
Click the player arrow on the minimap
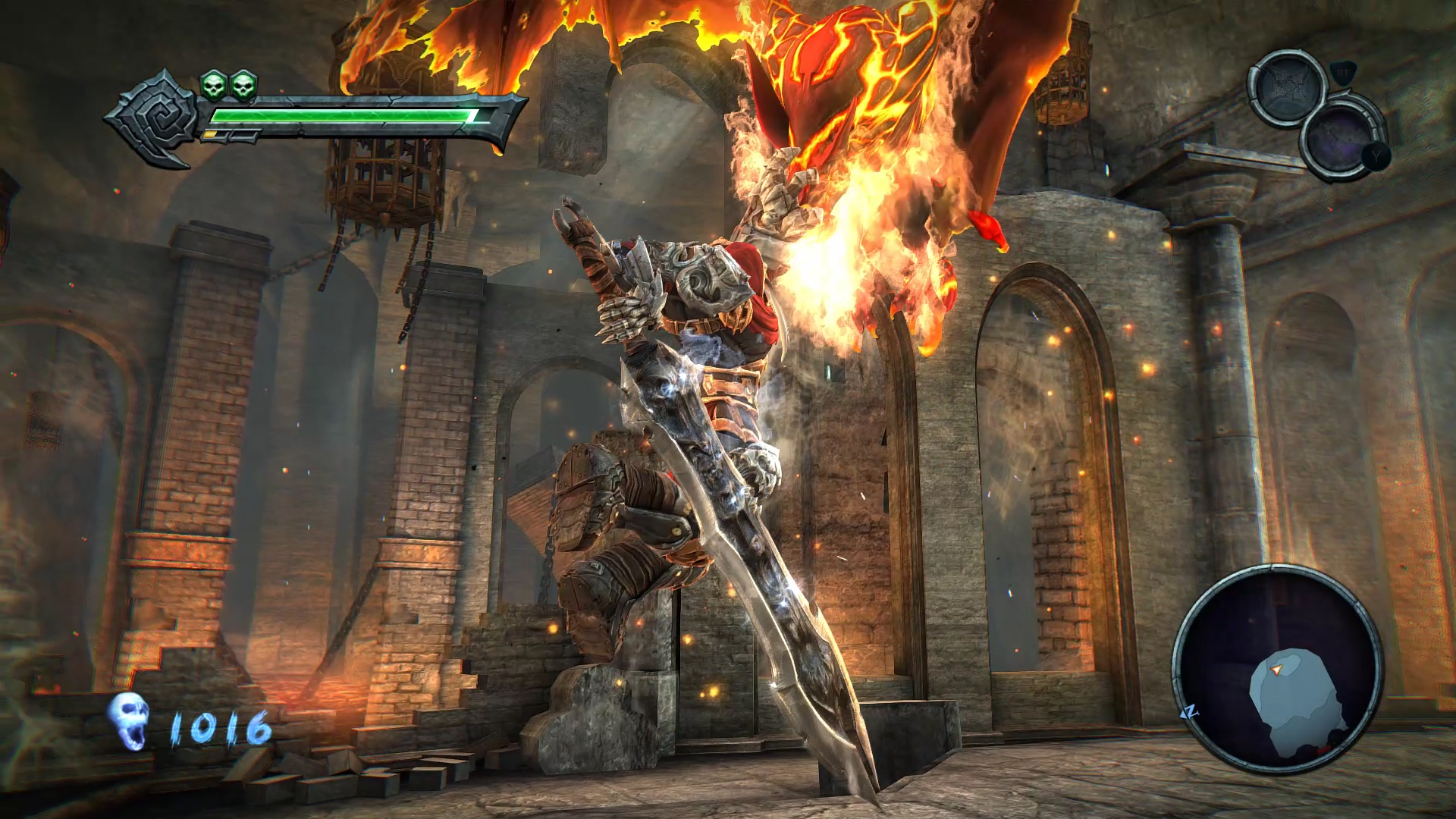(1276, 670)
